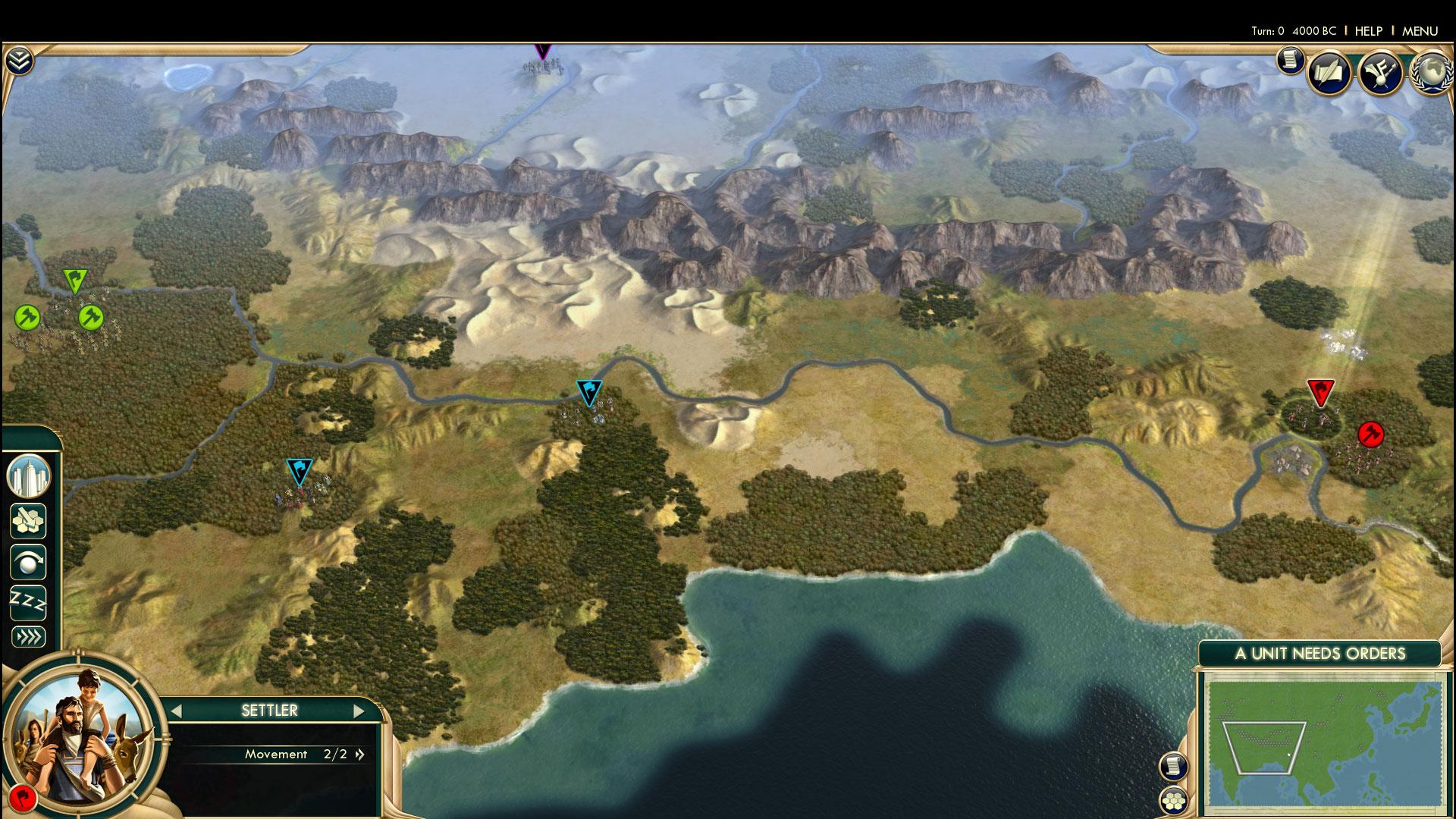Put the Settler to sleep with Zzz
This screenshot has height=819, width=1456.
(x=28, y=603)
